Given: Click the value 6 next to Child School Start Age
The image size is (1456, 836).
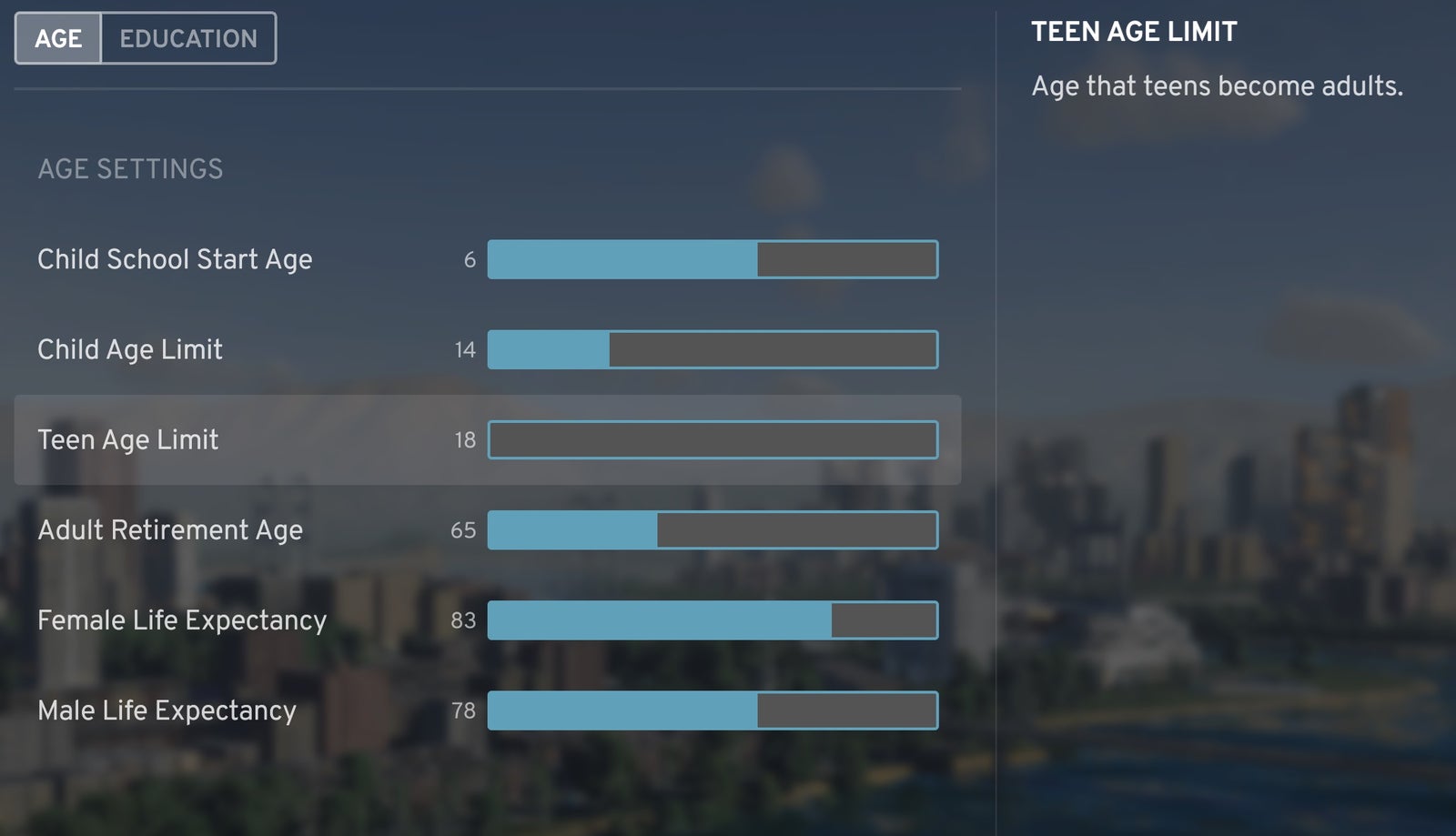Looking at the screenshot, I should 470,259.
